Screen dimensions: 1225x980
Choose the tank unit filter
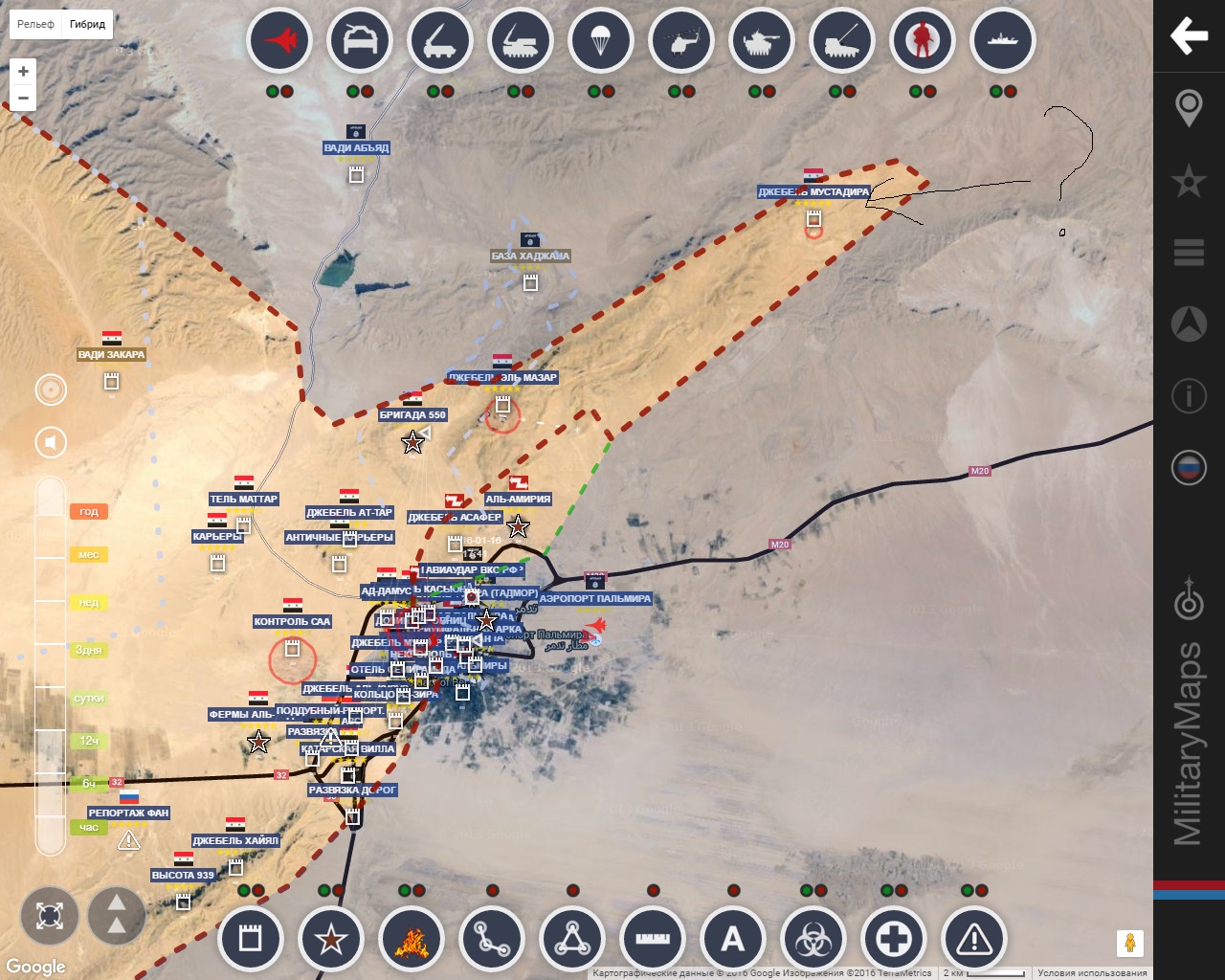(761, 41)
